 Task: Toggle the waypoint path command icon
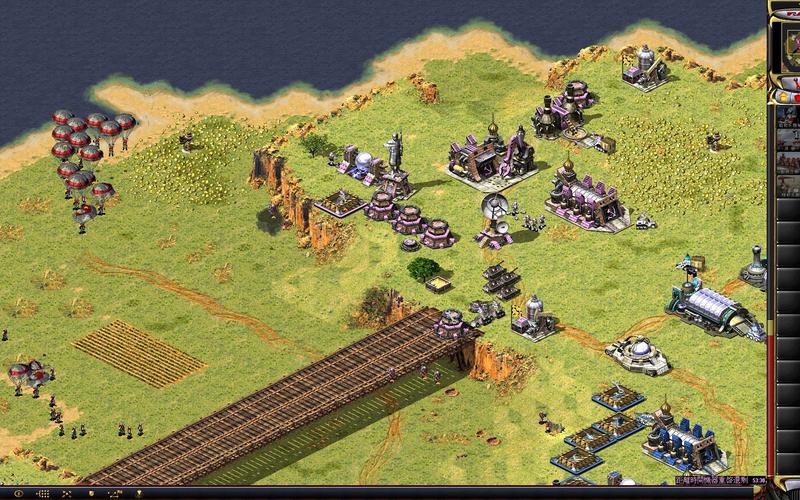click(x=115, y=494)
